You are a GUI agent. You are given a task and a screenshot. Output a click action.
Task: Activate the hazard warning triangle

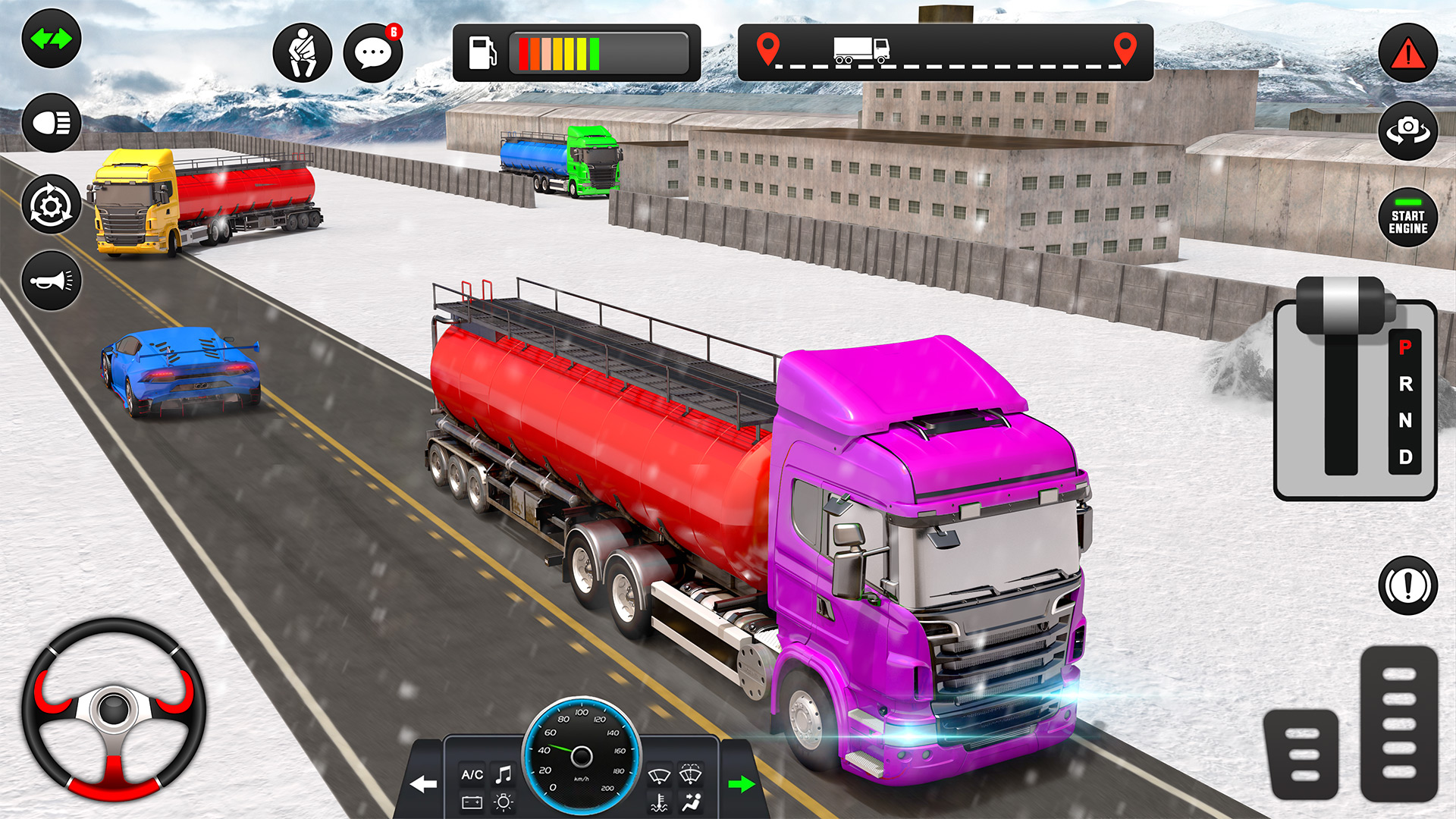[x=1408, y=52]
